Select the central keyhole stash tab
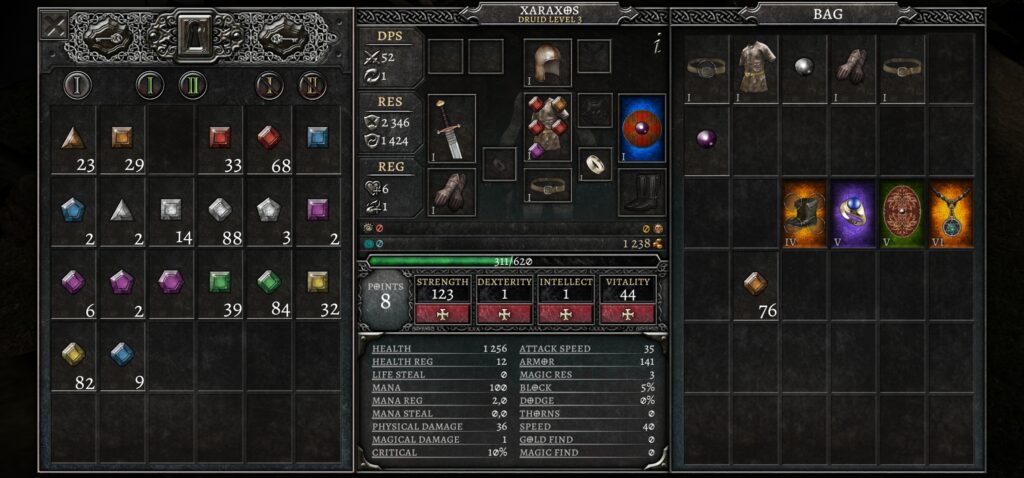Viewport: 1024px width, 478px height. 195,35
